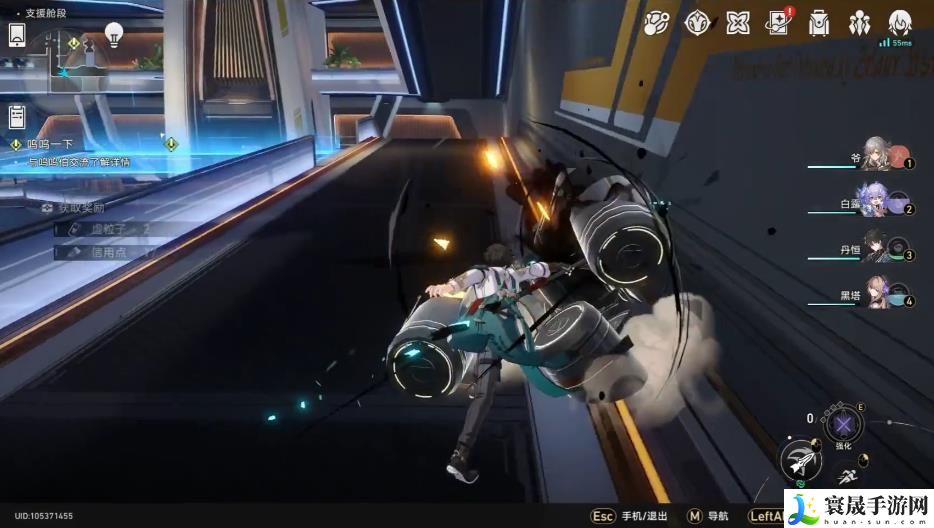The width and height of the screenshot is (934, 528).
Task: Open the team lineup icon
Action: click(860, 23)
